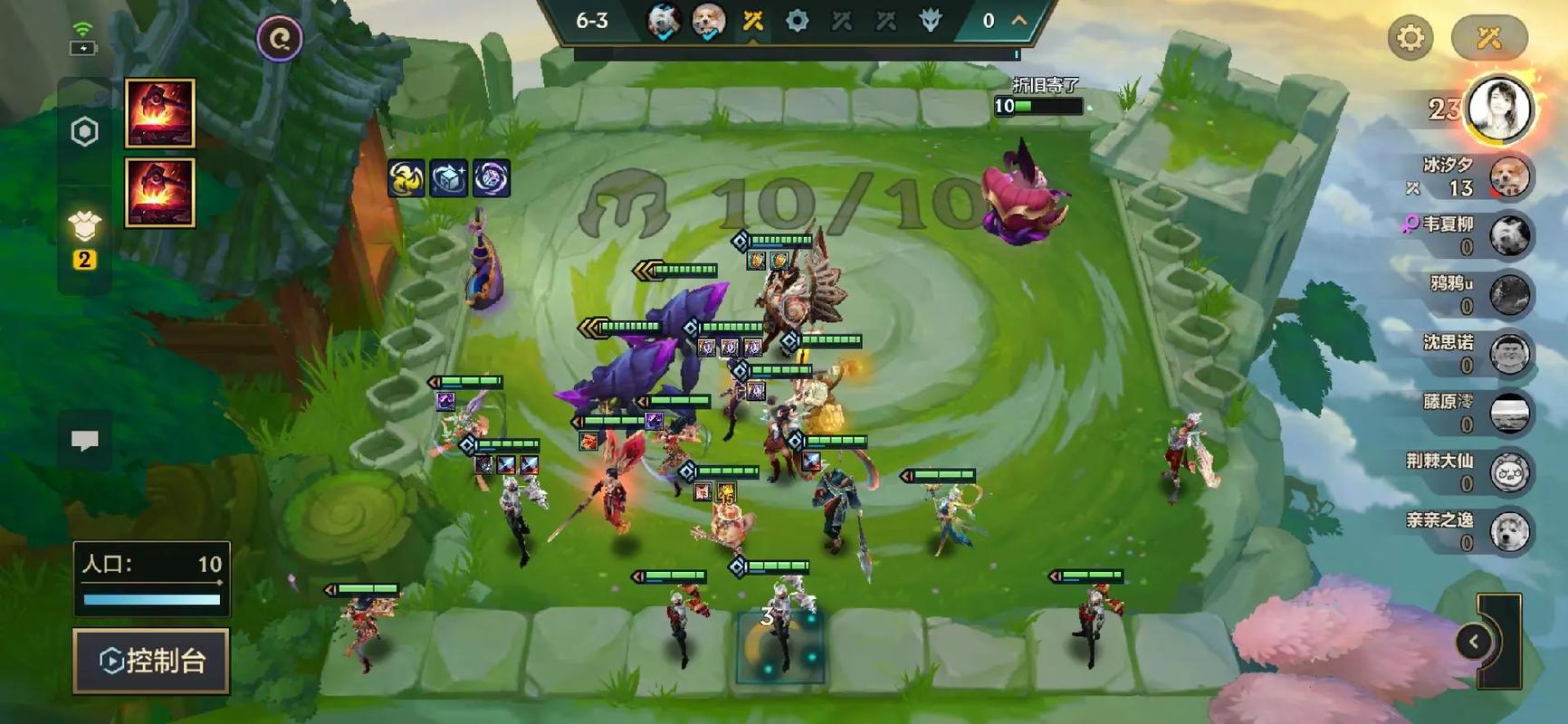1568x724 pixels.
Task: Open the chat bubble panel
Action: (85, 441)
